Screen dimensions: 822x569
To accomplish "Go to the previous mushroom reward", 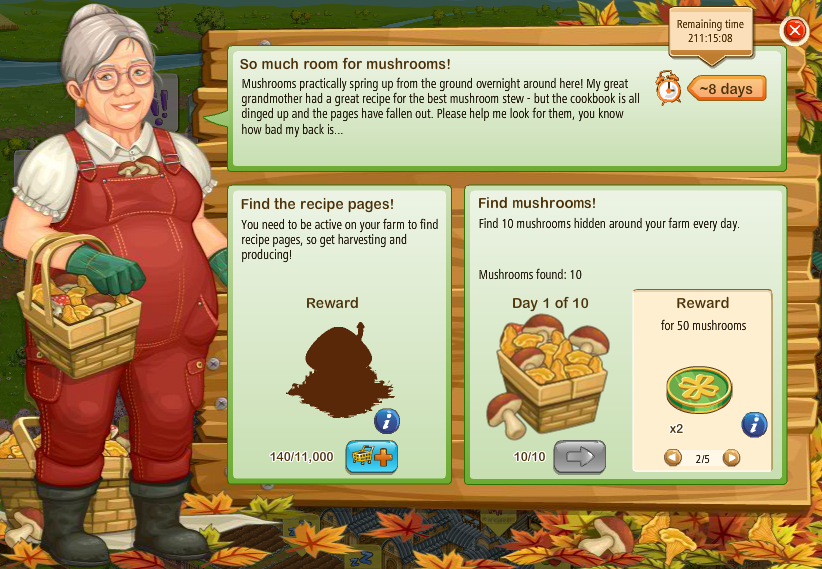I will click(673, 458).
